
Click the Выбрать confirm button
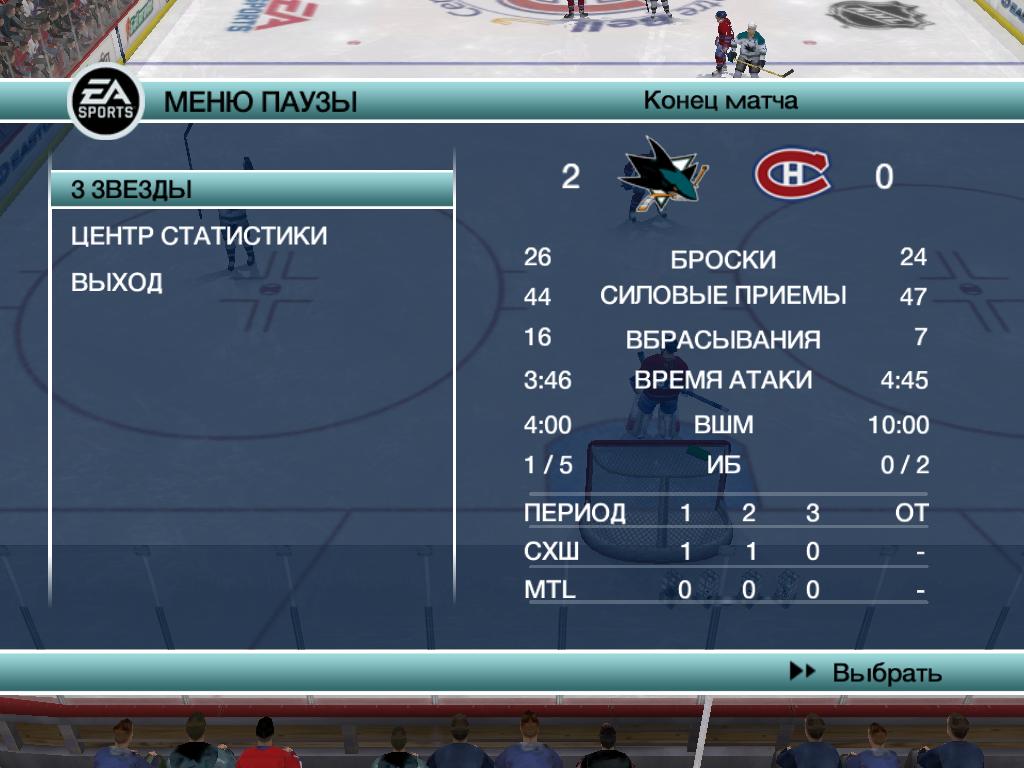coord(867,673)
